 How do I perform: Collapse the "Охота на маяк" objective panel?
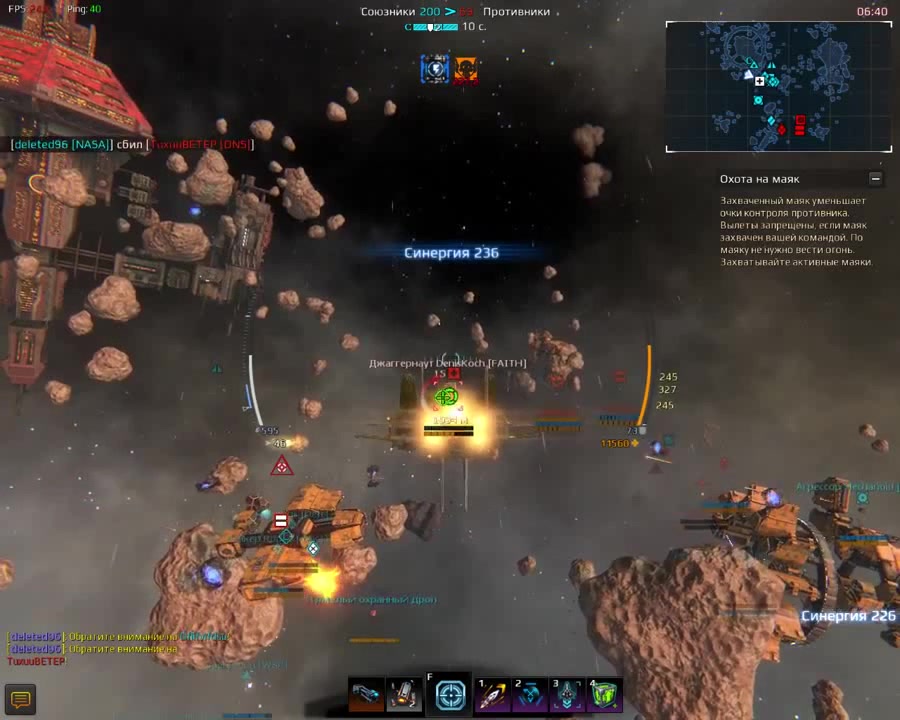pyautogui.click(x=876, y=179)
